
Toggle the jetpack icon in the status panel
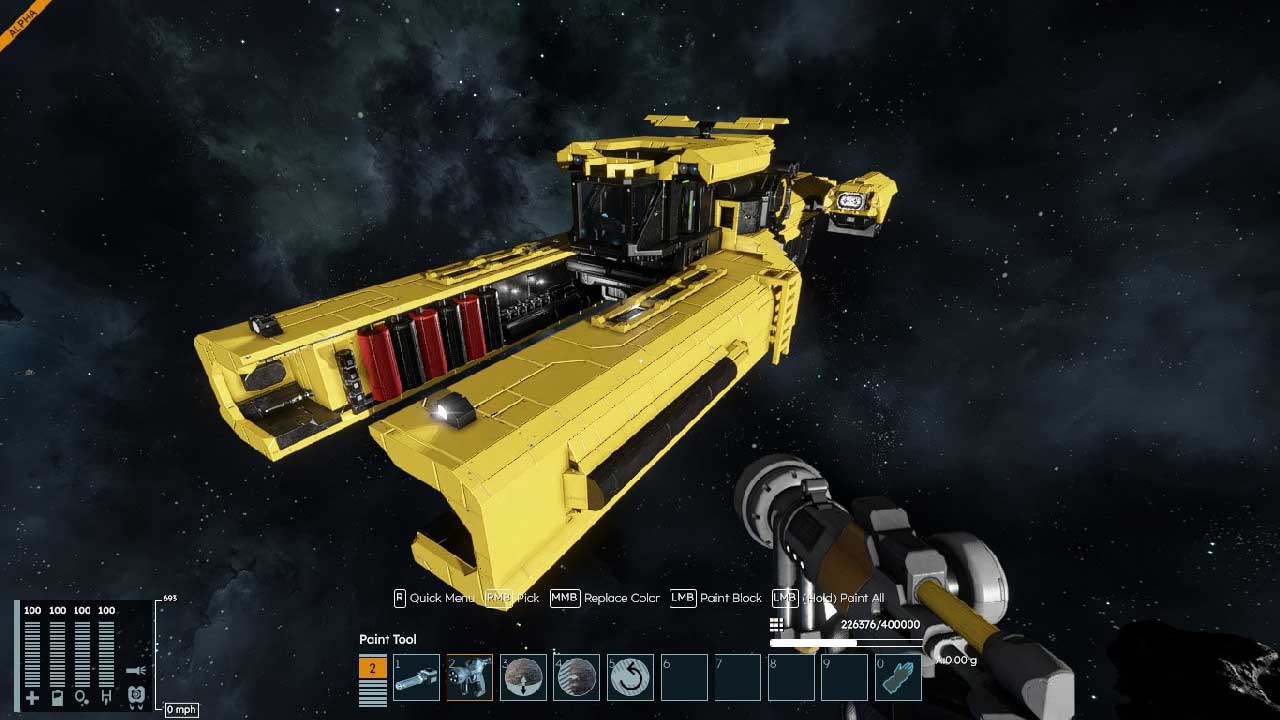point(137,694)
